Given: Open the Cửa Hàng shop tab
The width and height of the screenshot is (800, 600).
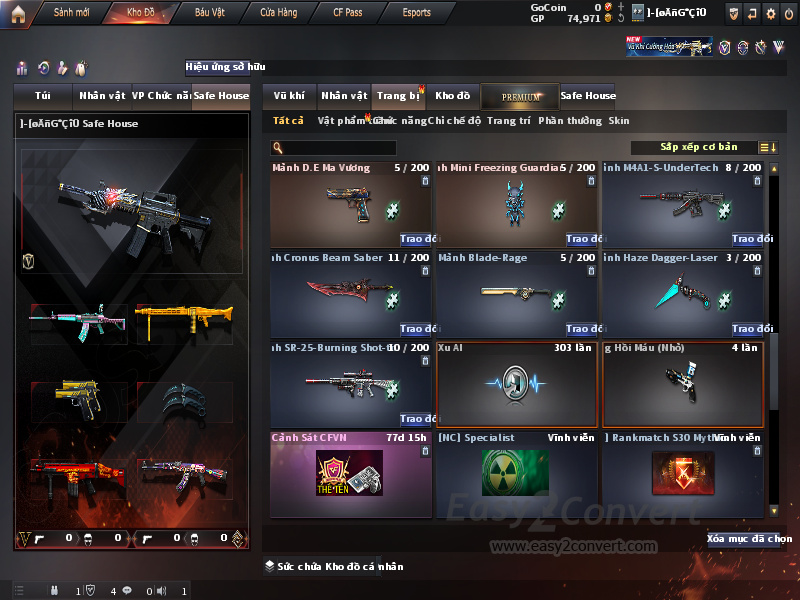Looking at the screenshot, I should coord(279,13).
